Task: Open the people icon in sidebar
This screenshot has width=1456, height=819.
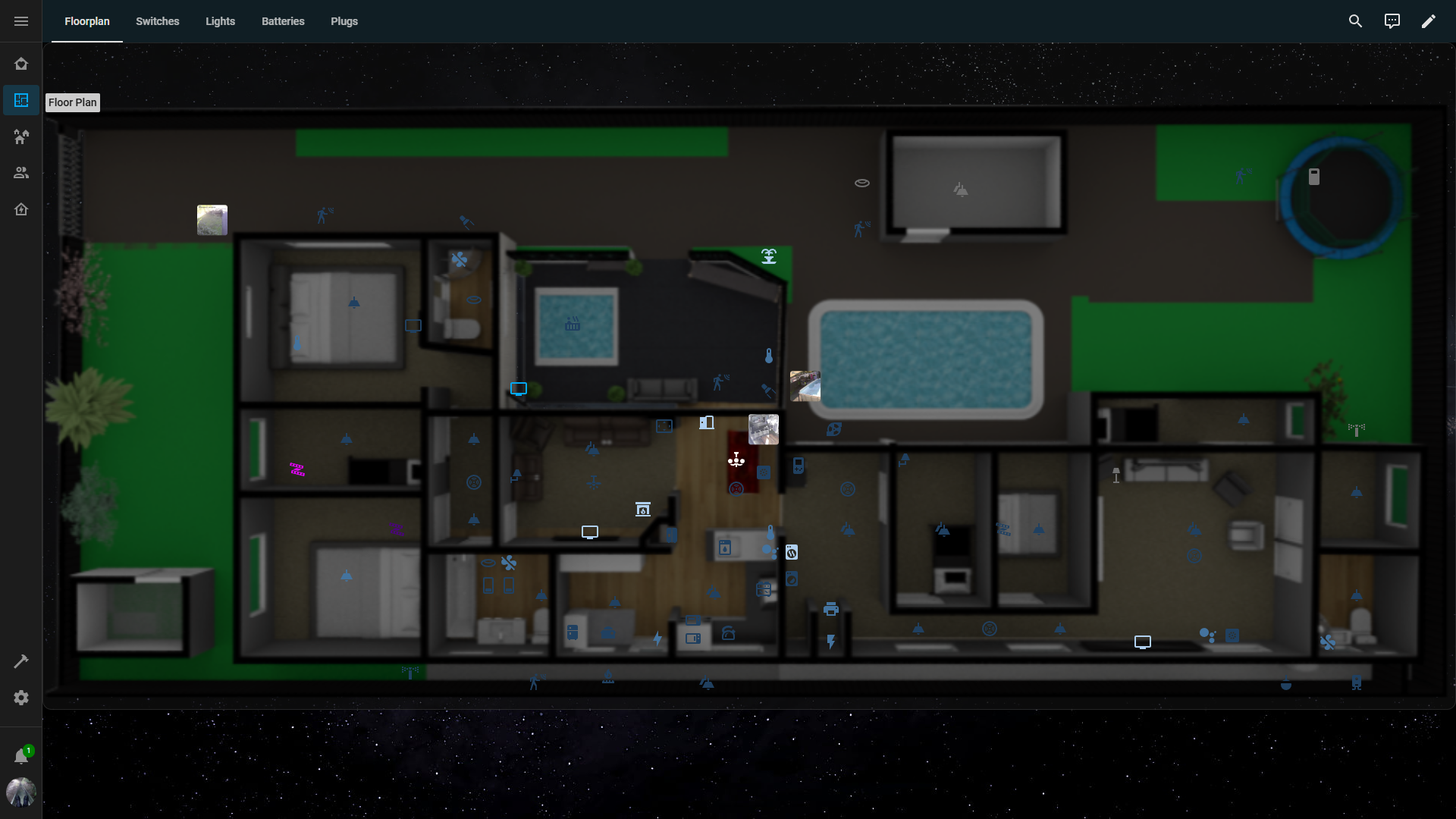Action: [21, 173]
